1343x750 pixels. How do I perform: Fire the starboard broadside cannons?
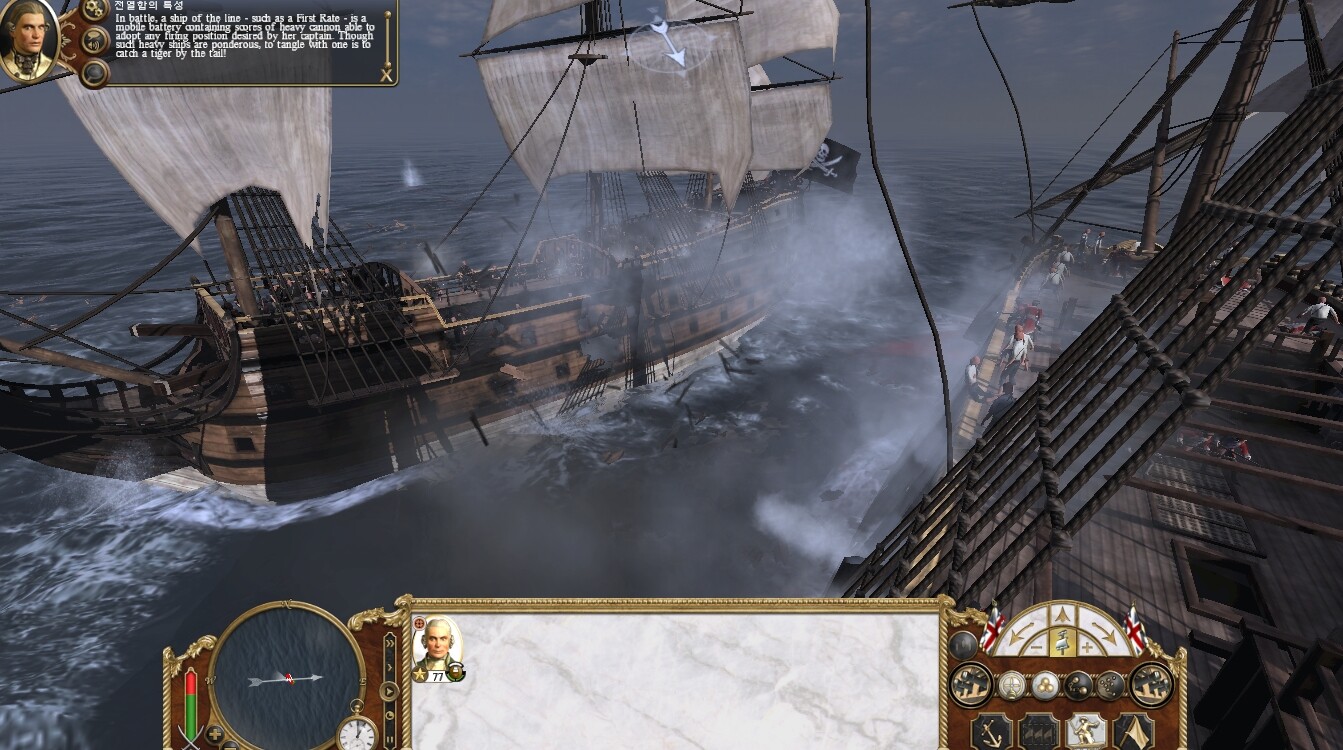(x=1151, y=685)
